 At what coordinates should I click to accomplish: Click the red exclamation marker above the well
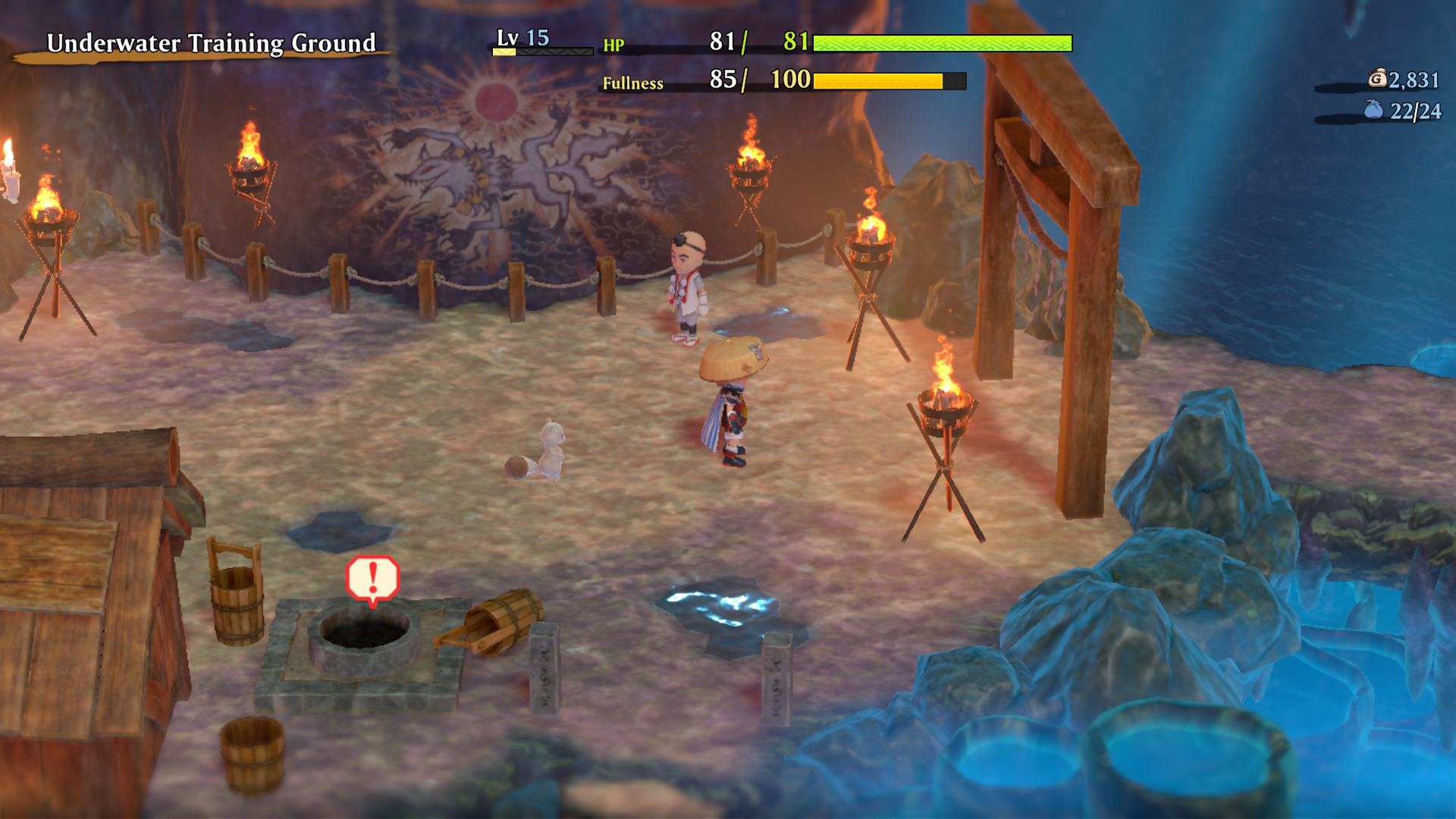(x=372, y=579)
